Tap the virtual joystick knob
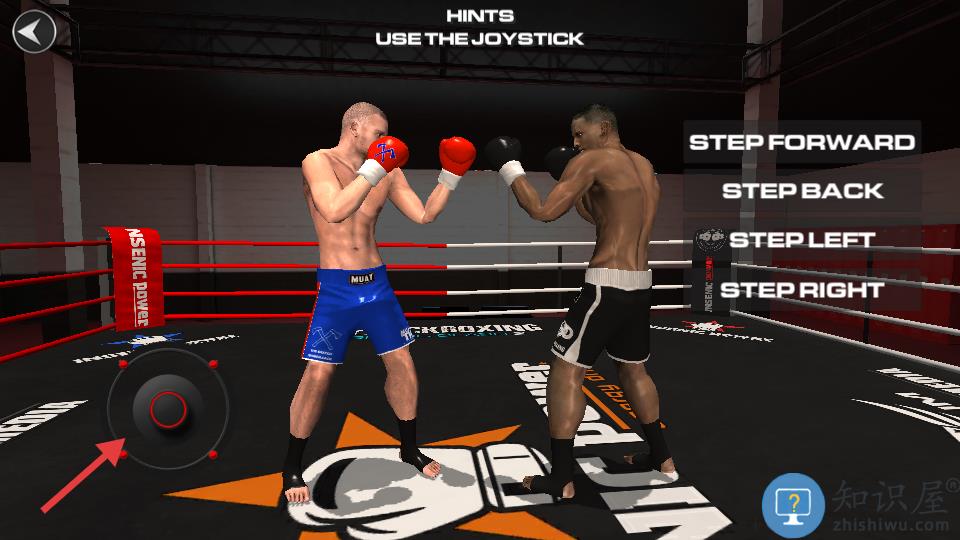960x540 pixels. (x=167, y=407)
